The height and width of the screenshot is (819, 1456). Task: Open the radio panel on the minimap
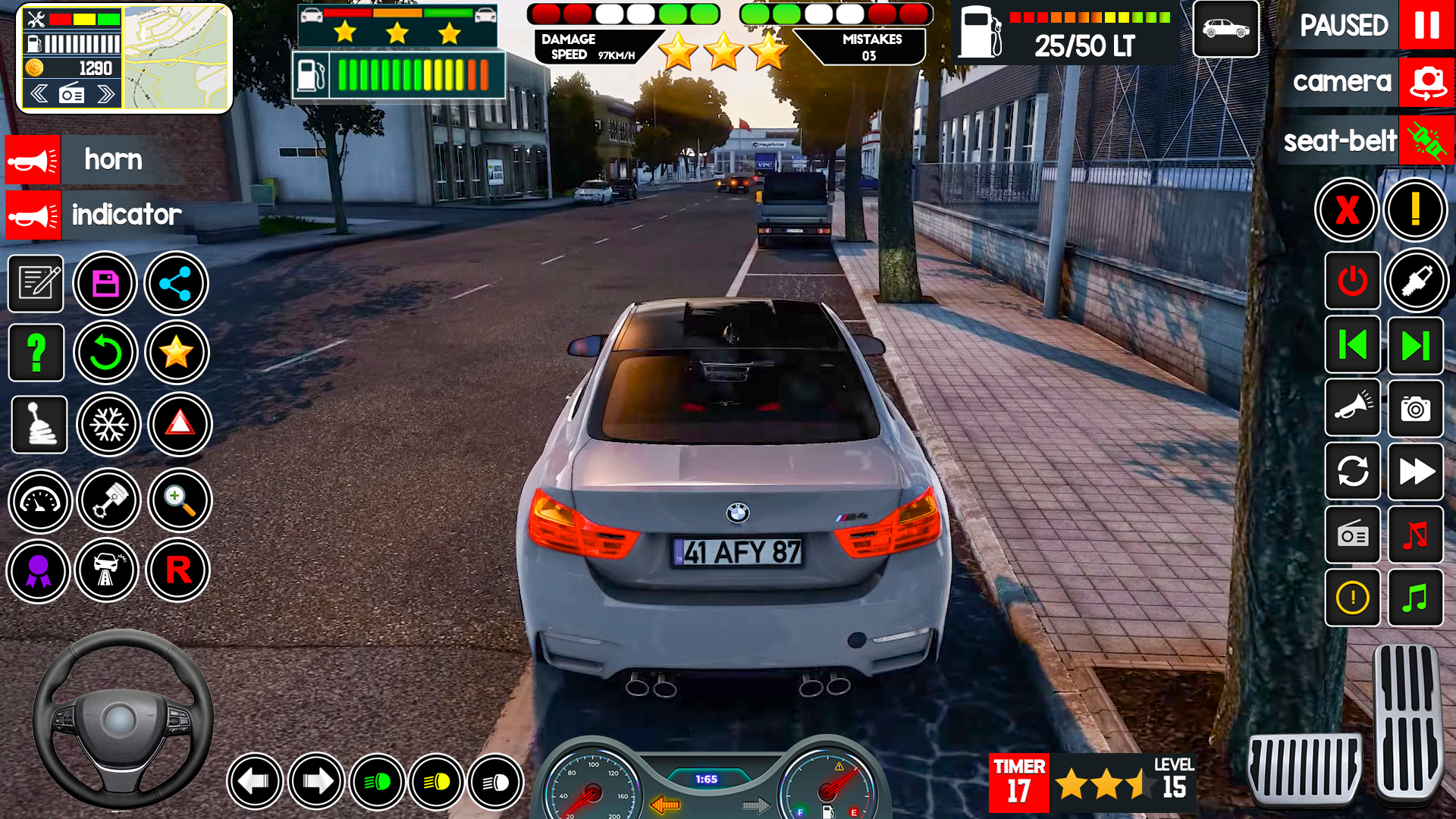tap(71, 93)
